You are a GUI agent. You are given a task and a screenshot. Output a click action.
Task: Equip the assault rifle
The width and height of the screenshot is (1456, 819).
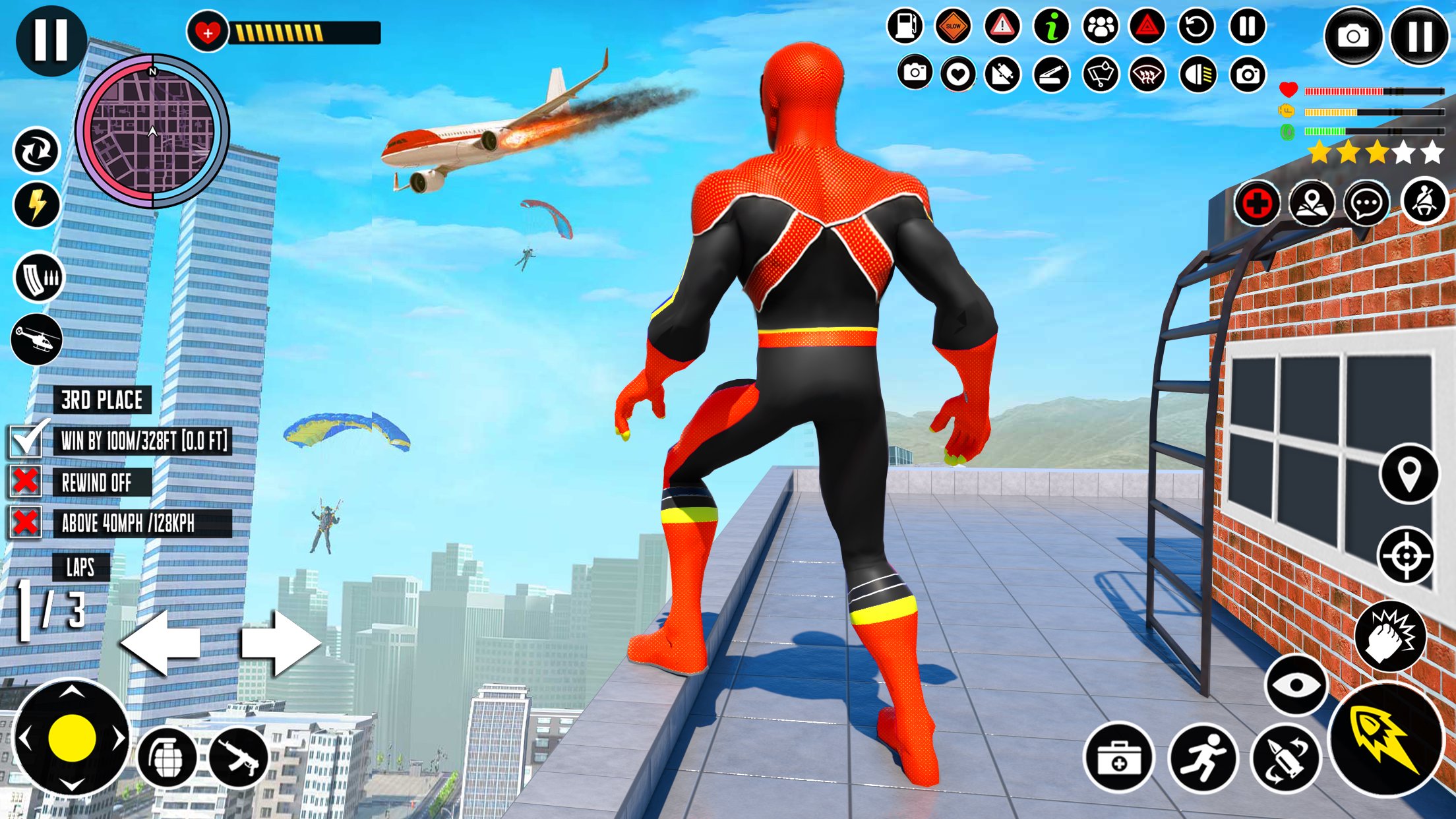coord(238,757)
